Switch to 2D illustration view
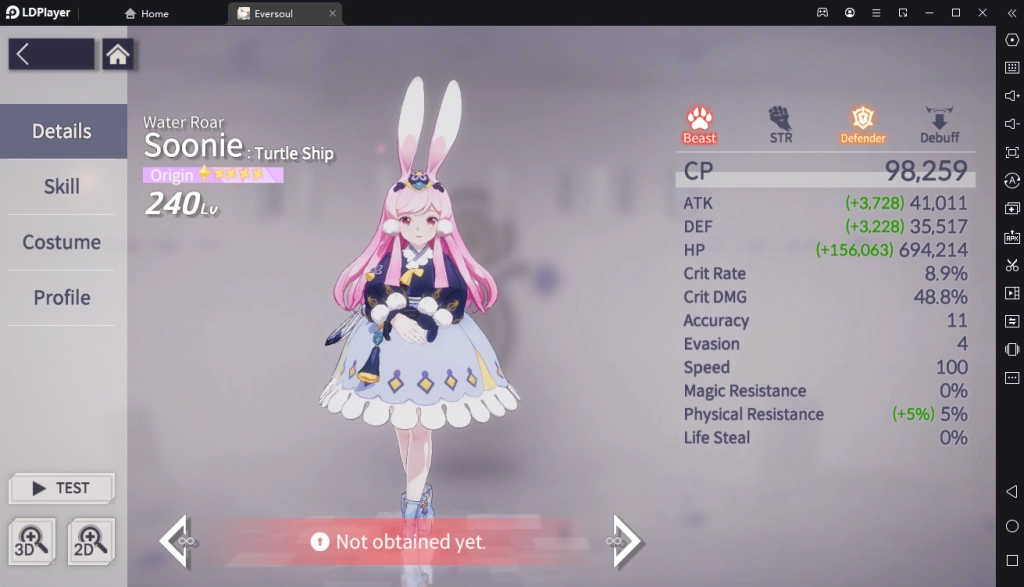1024x587 pixels. [91, 541]
